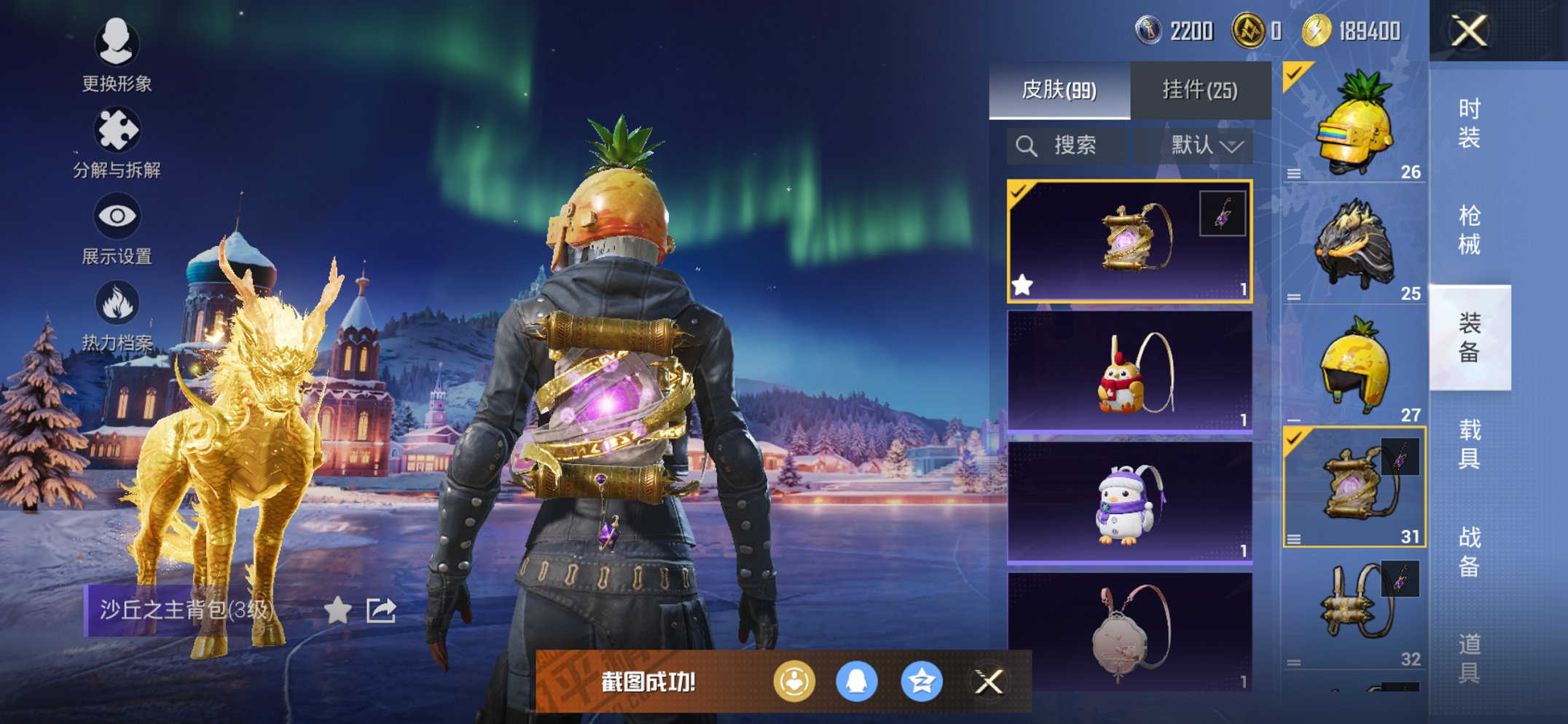The image size is (1568, 724).
Task: Close the wardrobe screen with top X
Action: click(1468, 31)
